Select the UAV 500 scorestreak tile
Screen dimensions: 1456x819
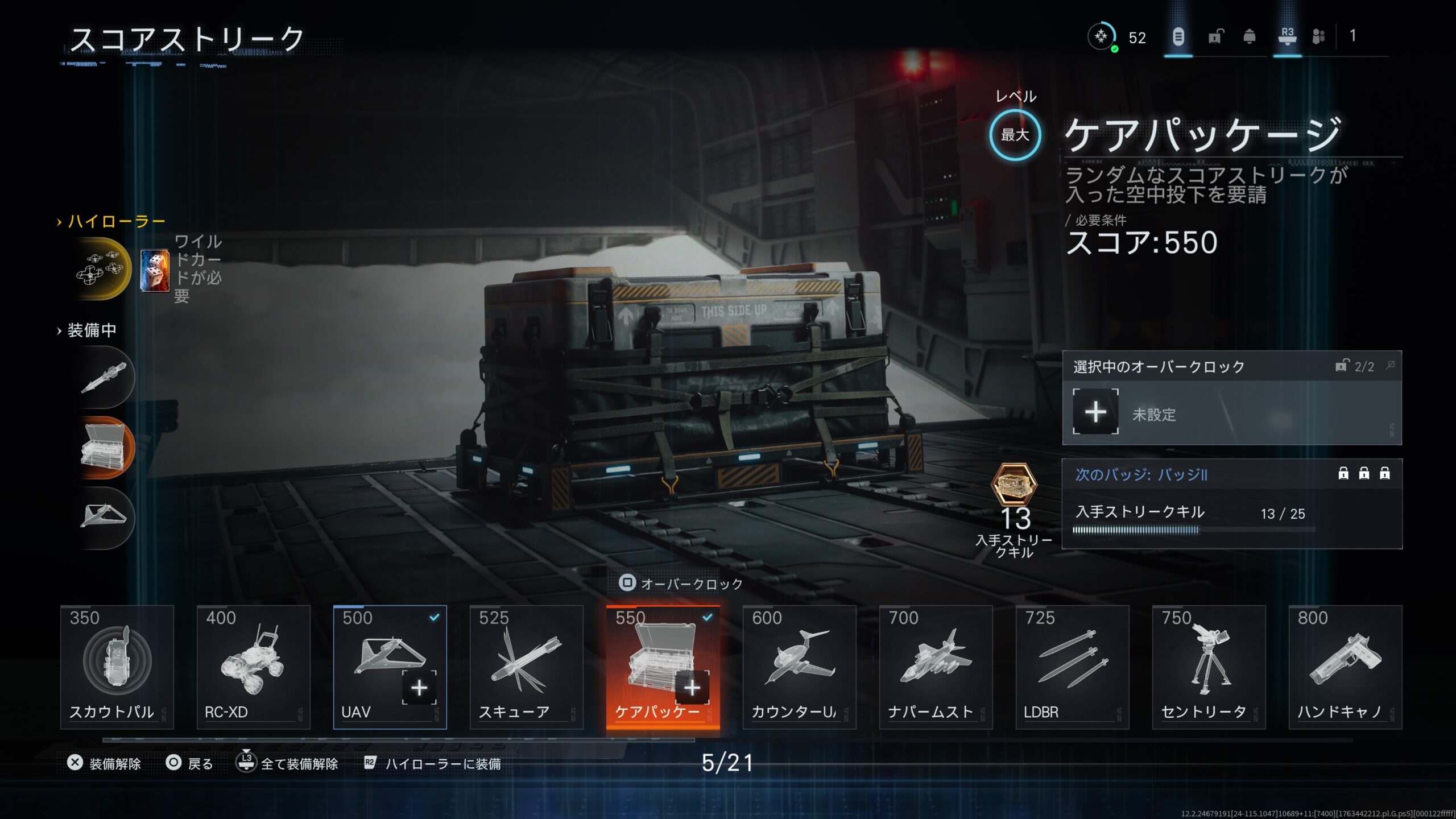point(390,667)
